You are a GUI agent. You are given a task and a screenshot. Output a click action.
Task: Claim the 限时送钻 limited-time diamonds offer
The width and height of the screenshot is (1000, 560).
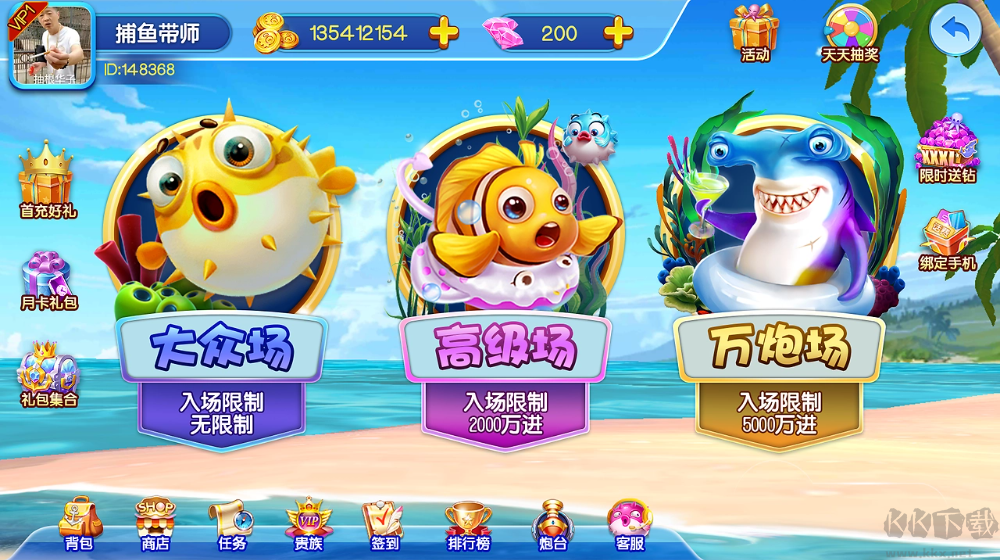click(946, 152)
